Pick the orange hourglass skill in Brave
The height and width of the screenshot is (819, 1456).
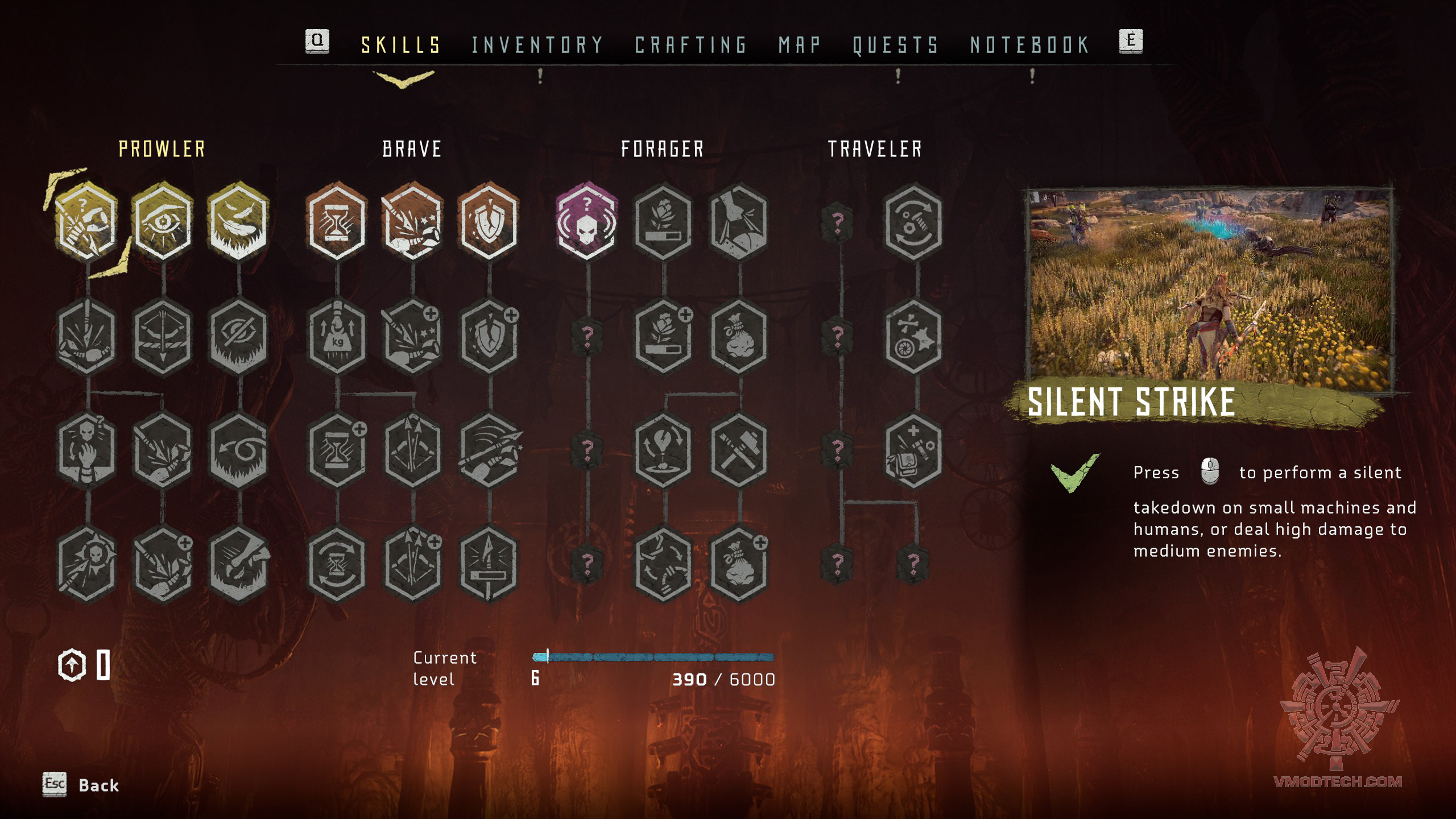coord(337,222)
